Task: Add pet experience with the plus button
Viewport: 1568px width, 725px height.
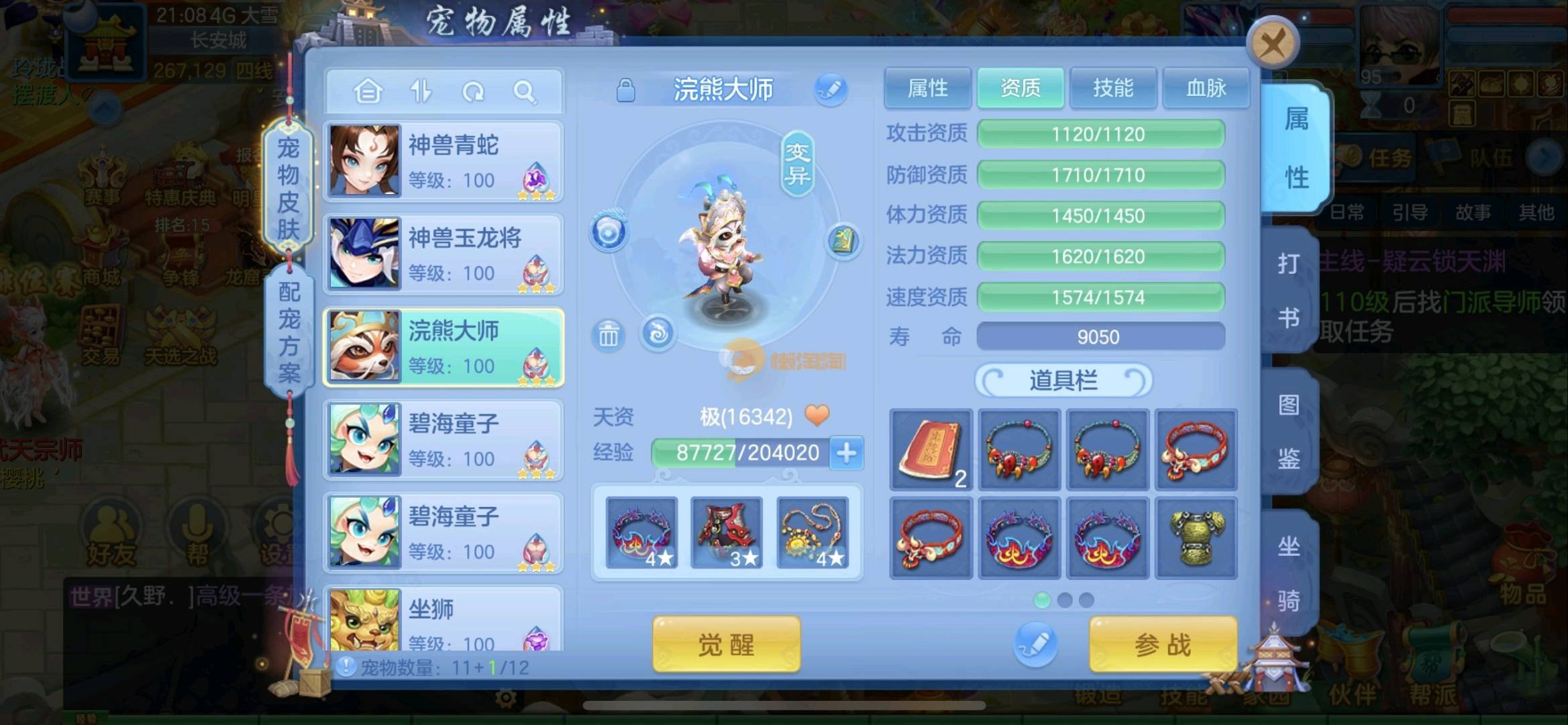Action: [847, 453]
